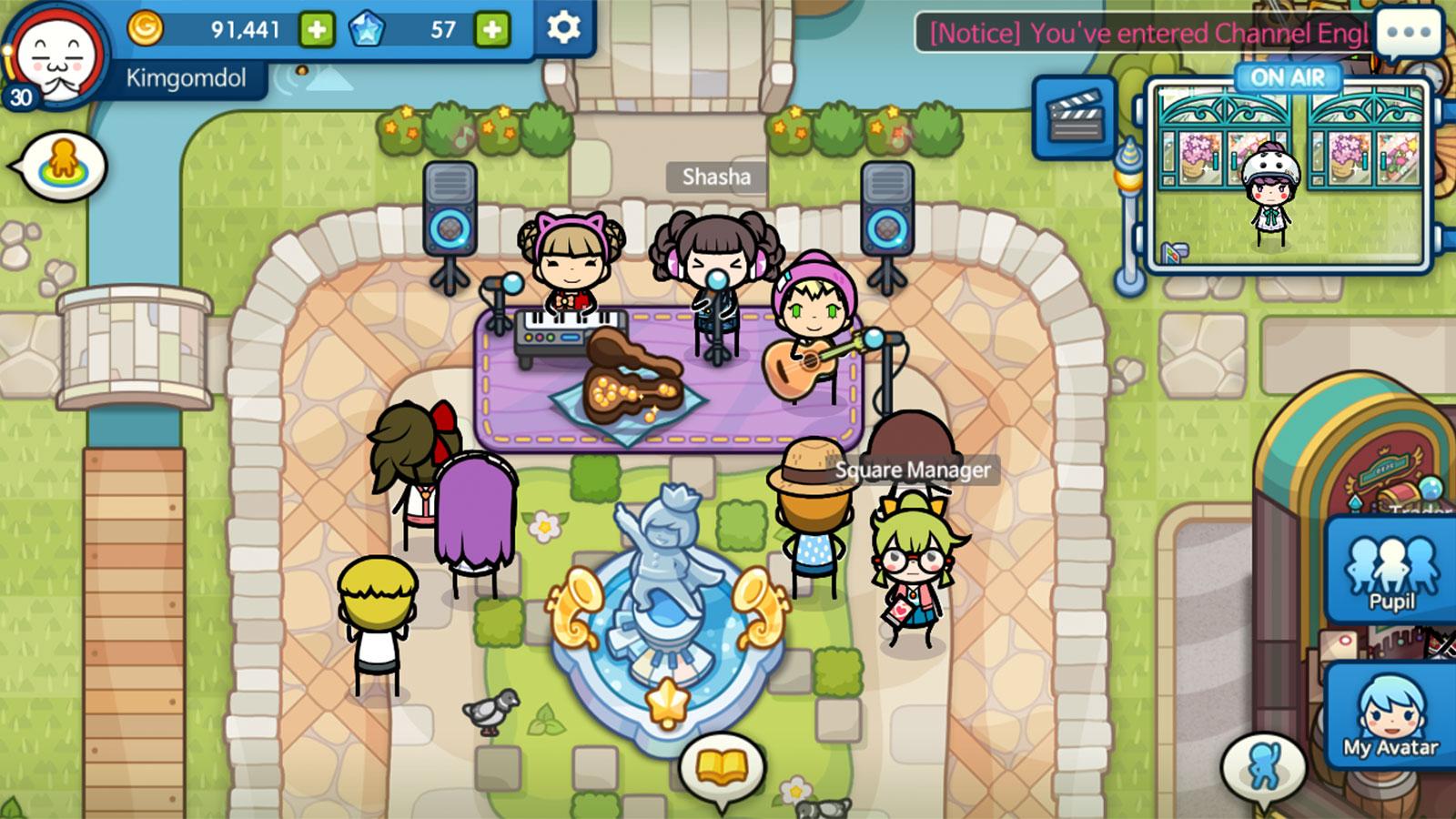The width and height of the screenshot is (1456, 819).
Task: Buy more blue gems with the plus button
Action: pos(491,30)
